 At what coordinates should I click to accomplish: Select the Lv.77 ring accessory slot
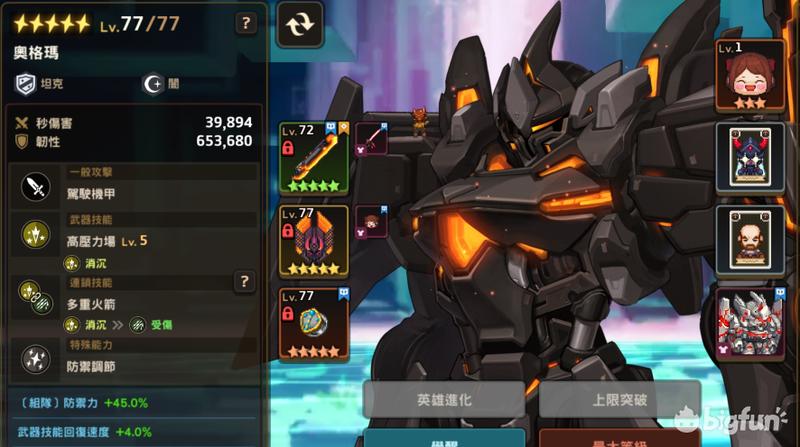tap(313, 324)
